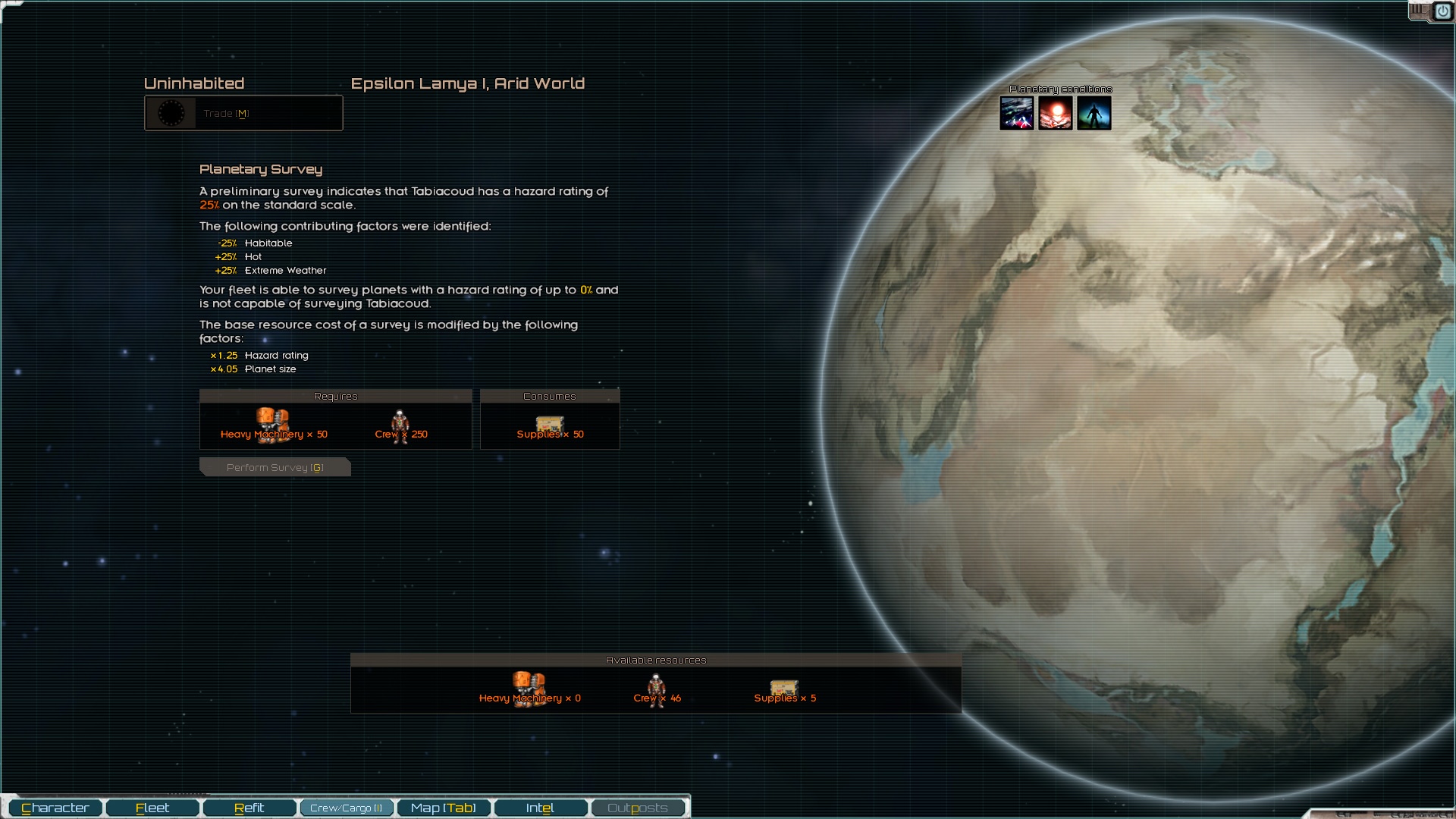Select the Extreme Weather condition icon
The width and height of the screenshot is (1456, 819).
click(x=1016, y=113)
